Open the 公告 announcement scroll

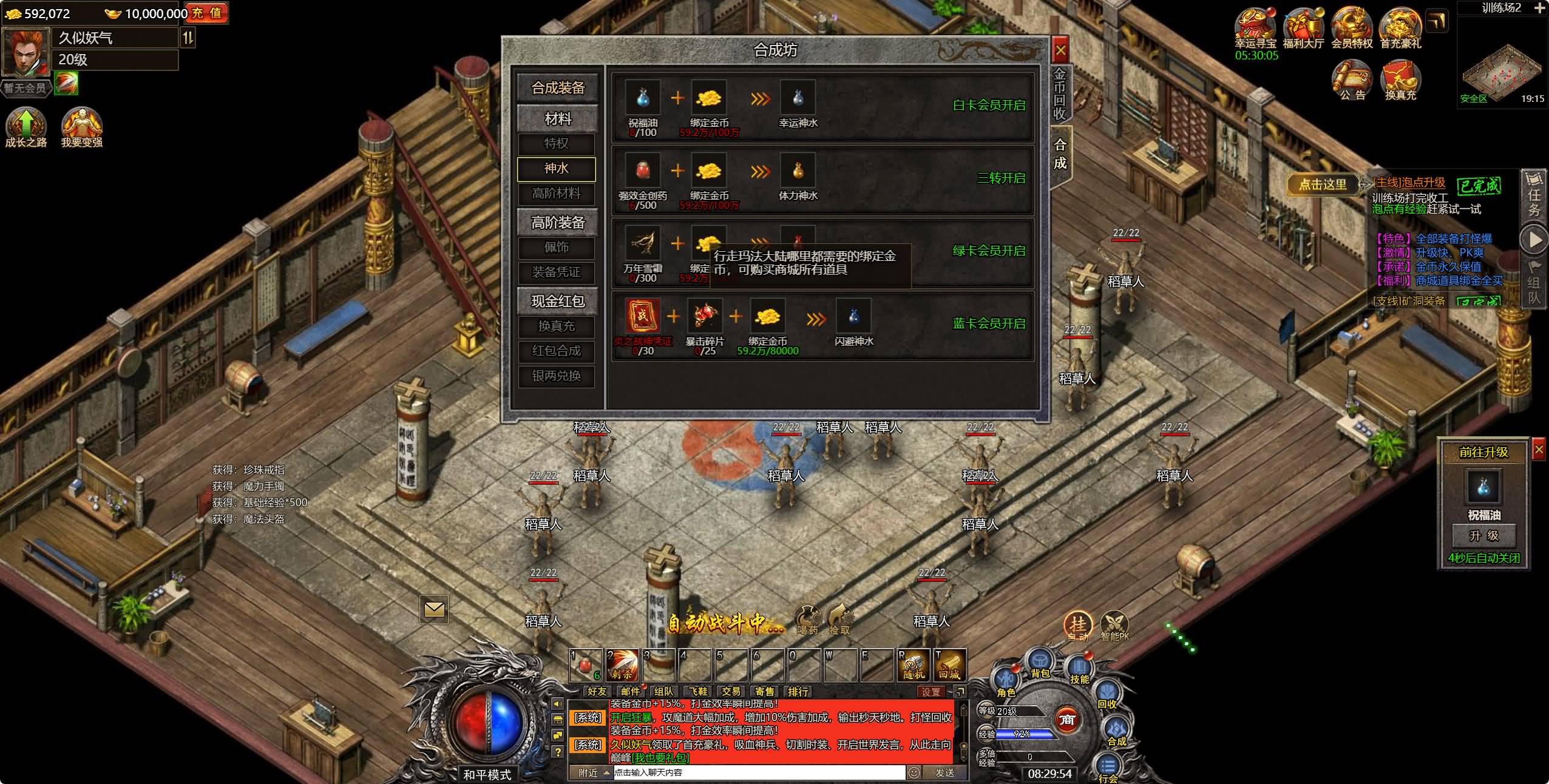pyautogui.click(x=1352, y=80)
